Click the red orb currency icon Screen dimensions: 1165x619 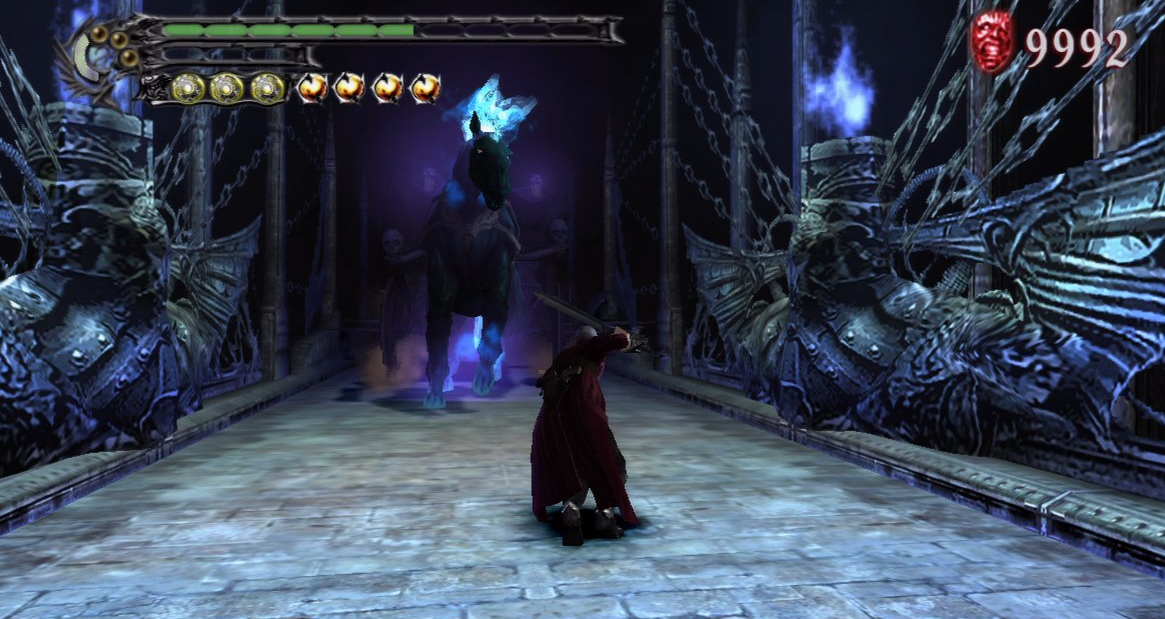(x=992, y=42)
